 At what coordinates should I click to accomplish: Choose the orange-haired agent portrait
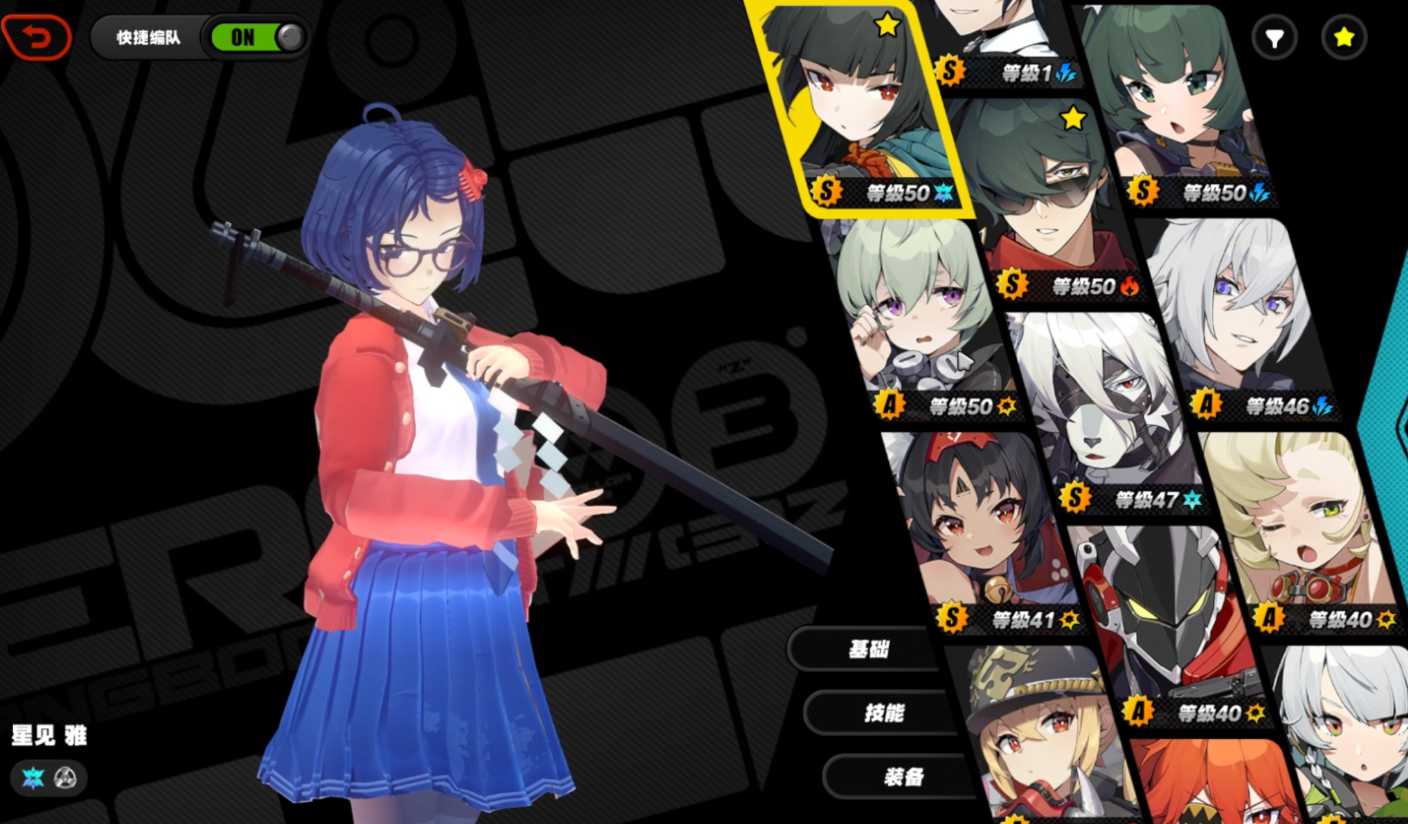point(1210,785)
